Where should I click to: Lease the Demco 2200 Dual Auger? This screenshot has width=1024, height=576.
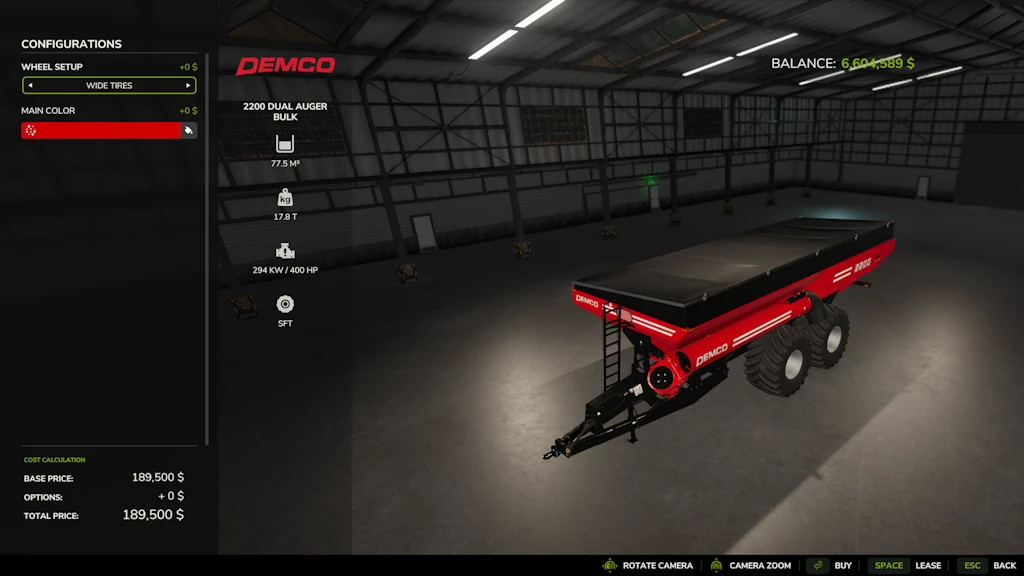904,566
